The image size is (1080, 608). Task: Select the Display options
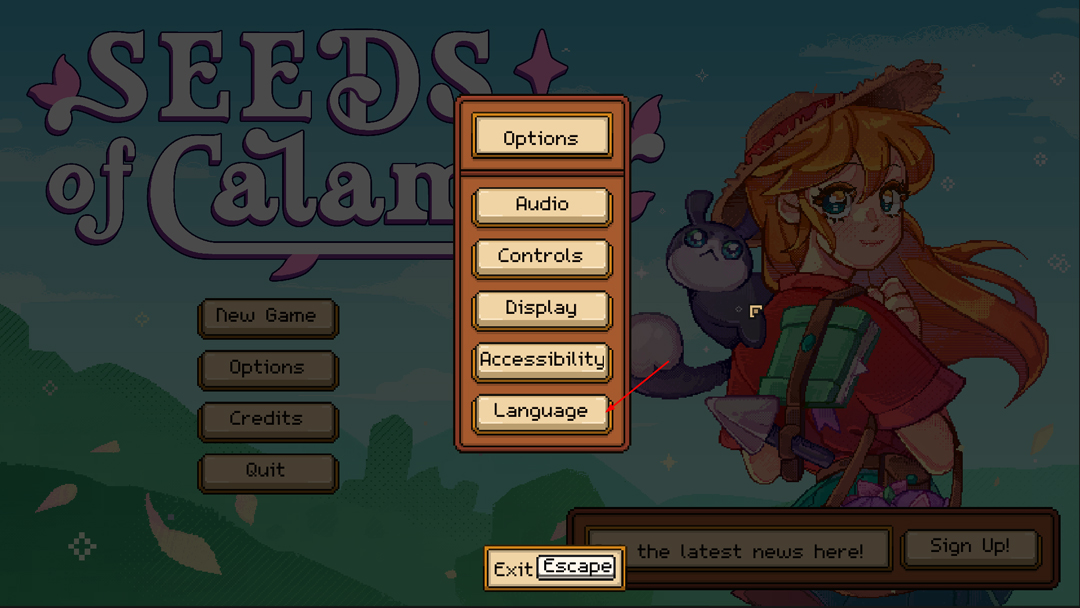[541, 309]
